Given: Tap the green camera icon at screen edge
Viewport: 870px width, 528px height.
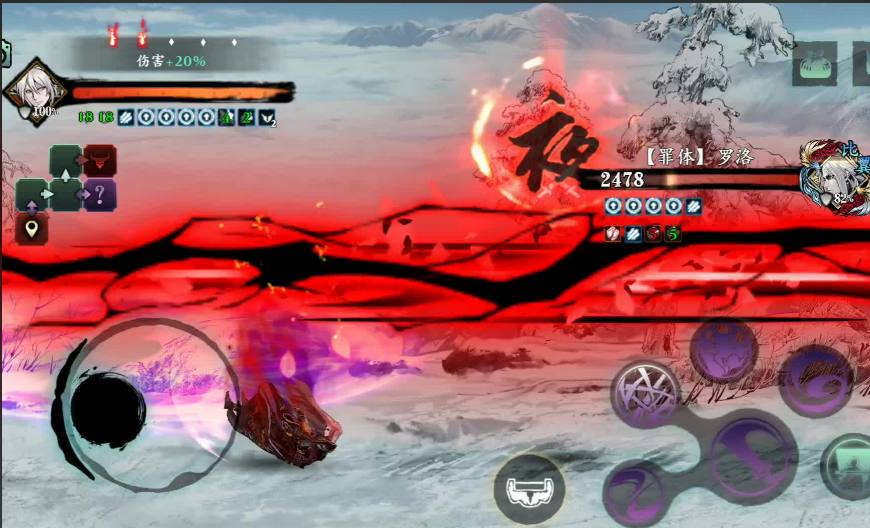Looking at the screenshot, I should click(x=4, y=54).
